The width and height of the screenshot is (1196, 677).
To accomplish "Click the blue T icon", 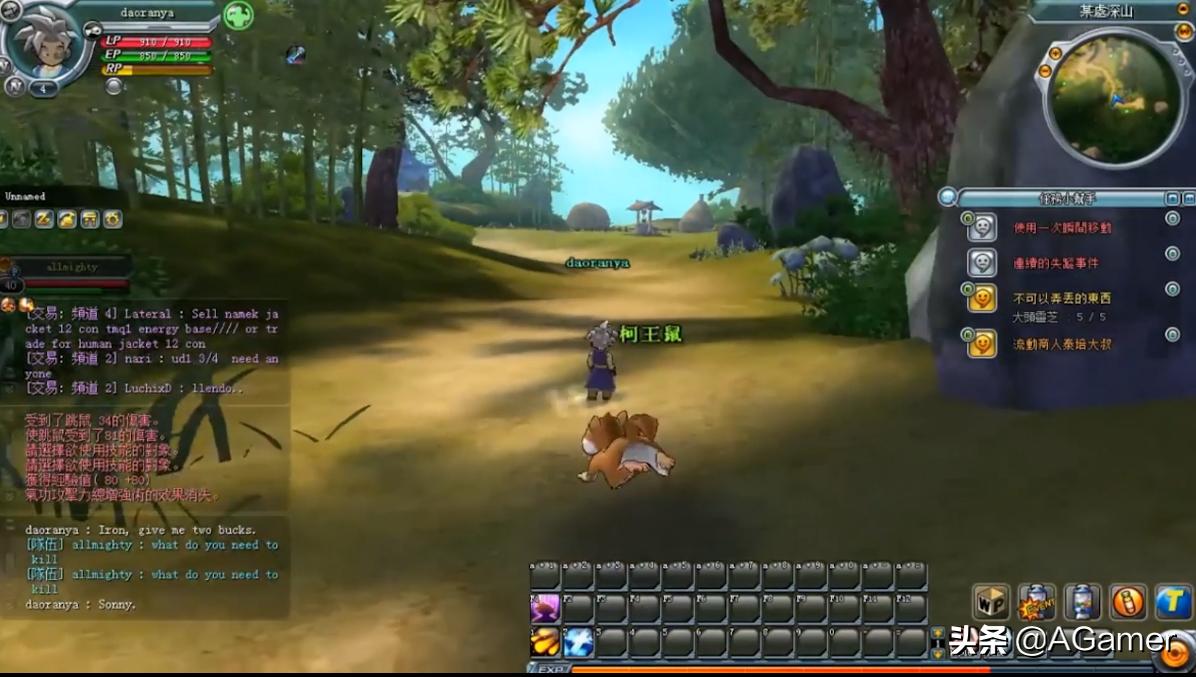I will click(x=1173, y=602).
